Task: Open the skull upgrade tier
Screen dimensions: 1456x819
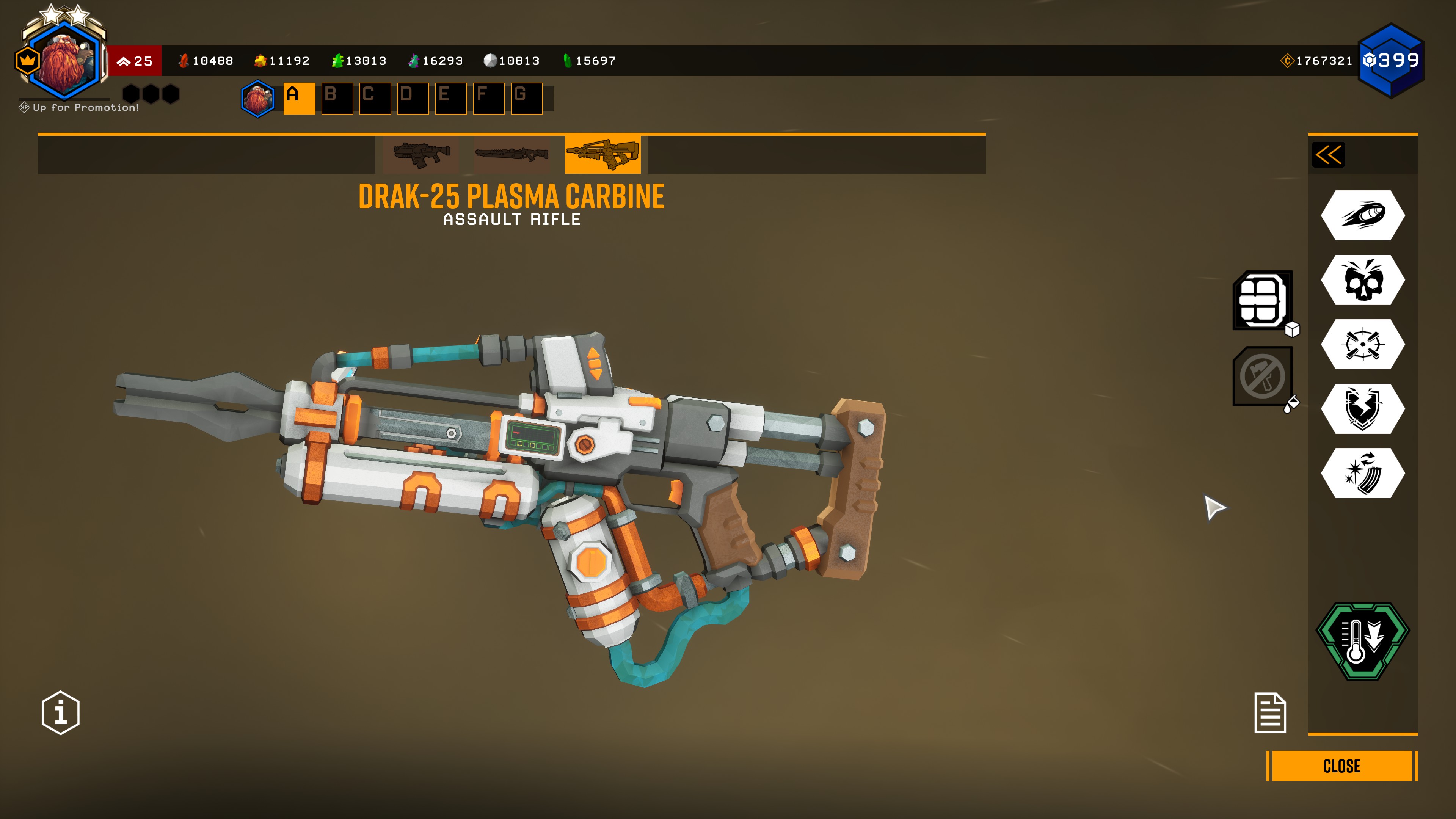Action: tap(1362, 280)
